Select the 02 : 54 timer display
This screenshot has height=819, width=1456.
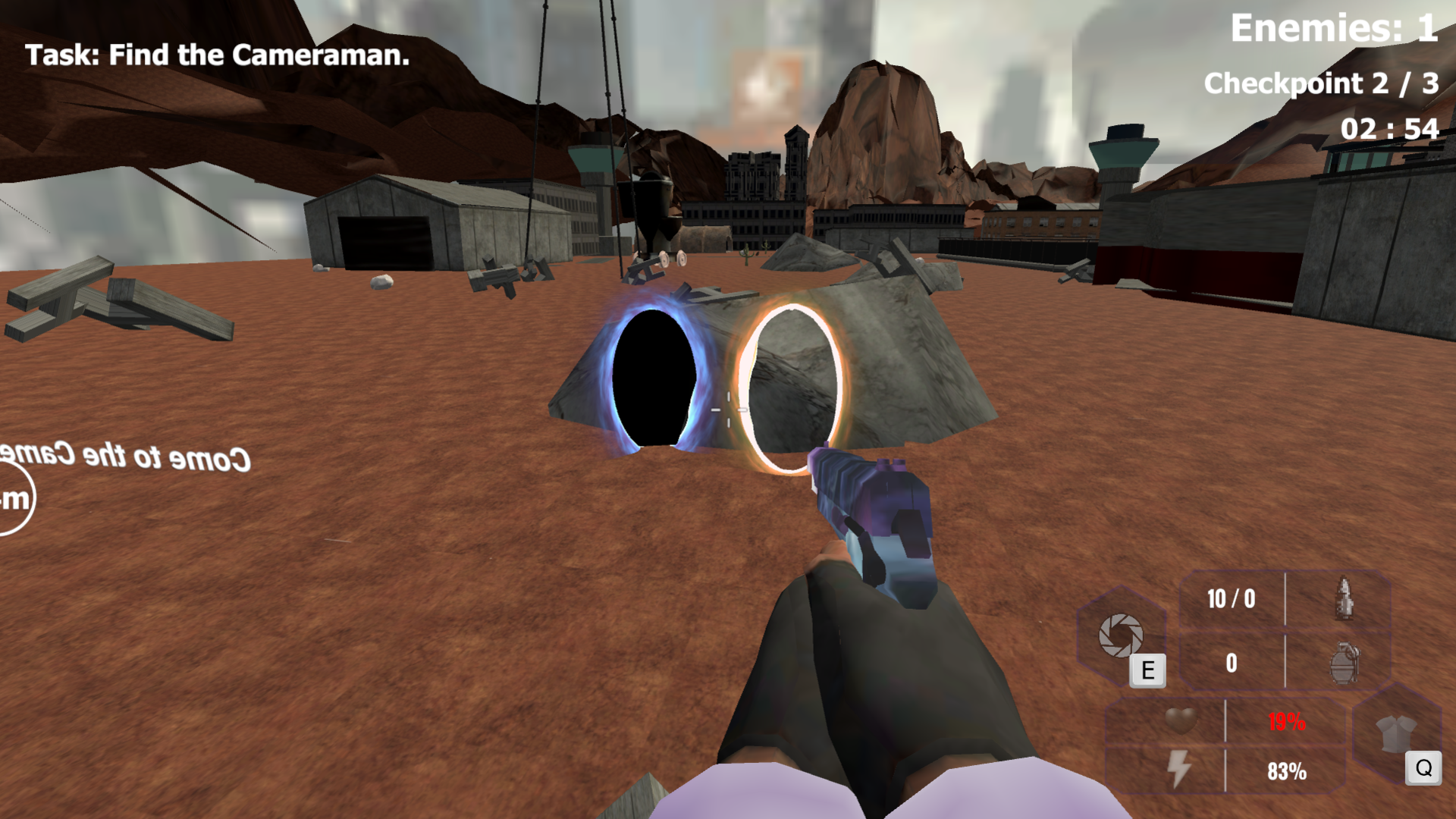point(1389,129)
